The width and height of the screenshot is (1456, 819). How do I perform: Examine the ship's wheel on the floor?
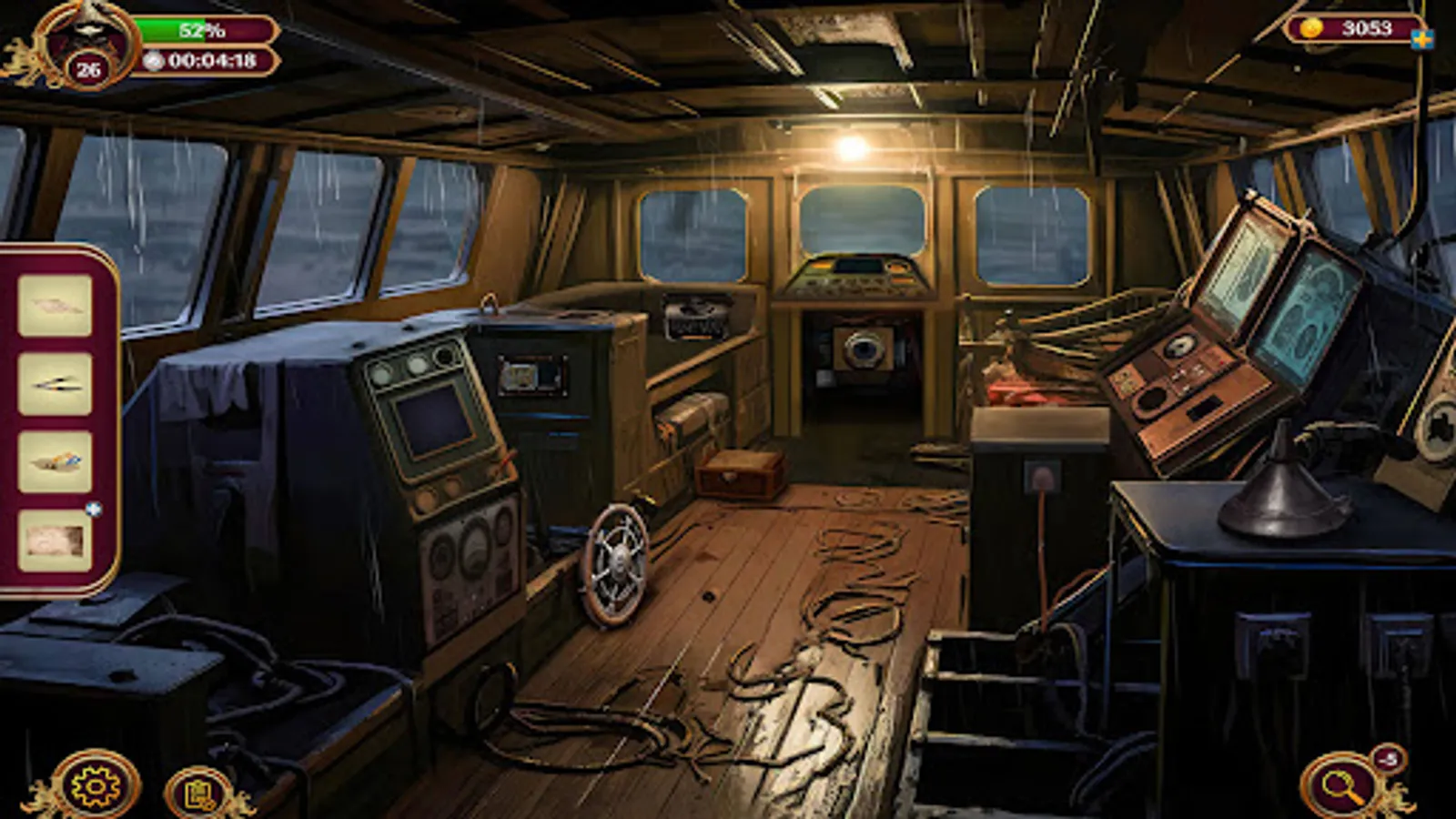tap(617, 561)
